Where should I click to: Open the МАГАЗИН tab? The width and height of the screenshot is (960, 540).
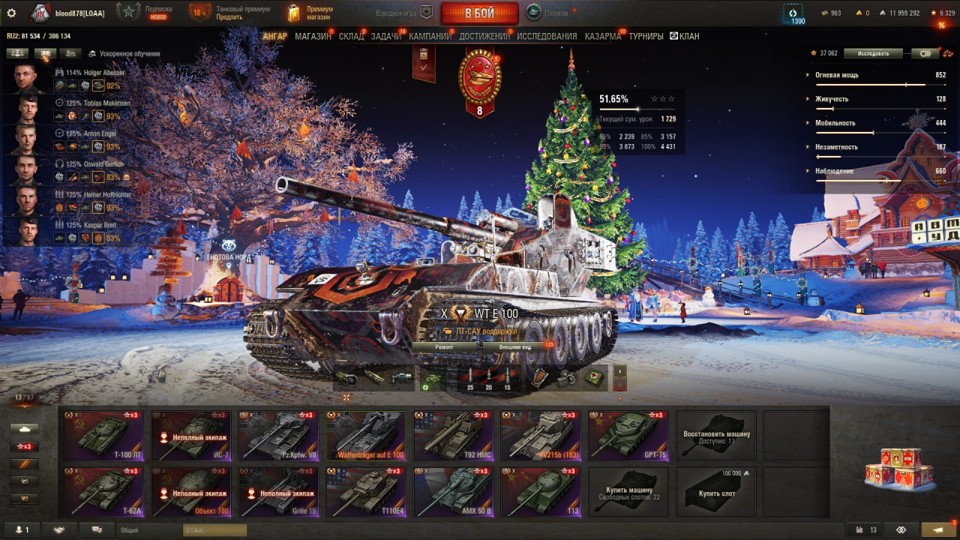coord(313,37)
